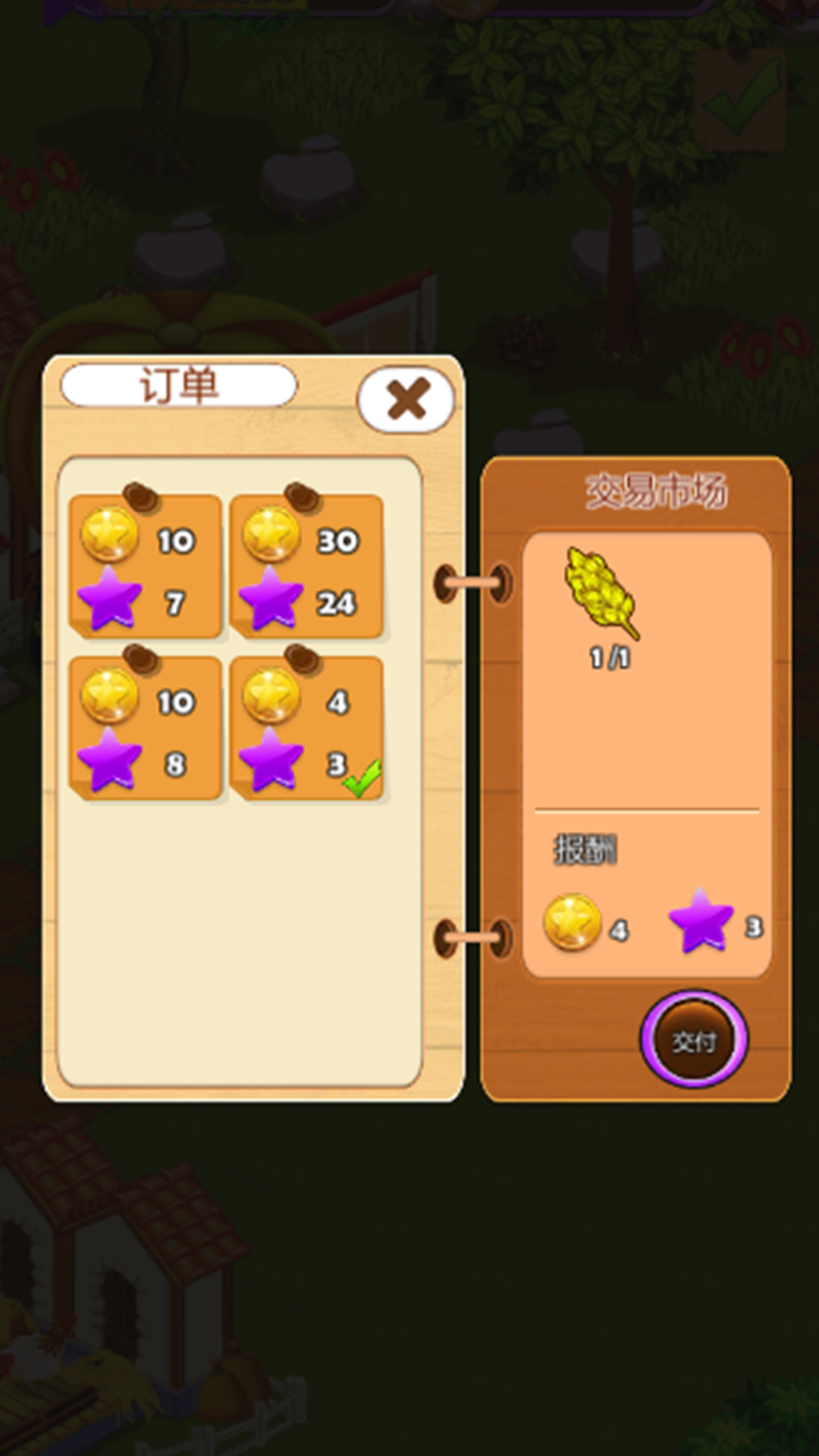Choose the order with 10 coins and 8 stars
Screen dimensions: 819x1456
click(145, 729)
